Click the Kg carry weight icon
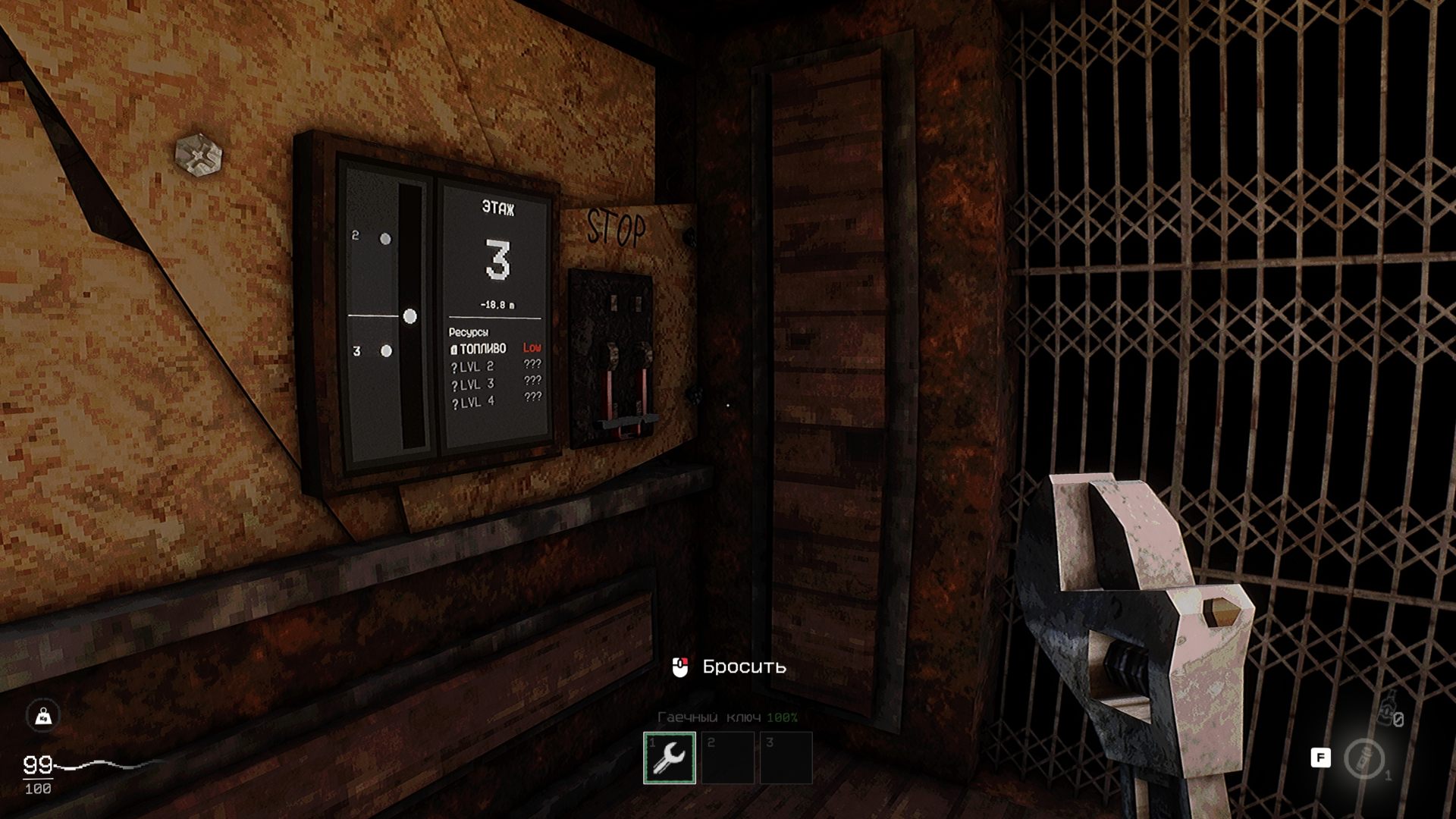This screenshot has height=819, width=1456. (43, 716)
